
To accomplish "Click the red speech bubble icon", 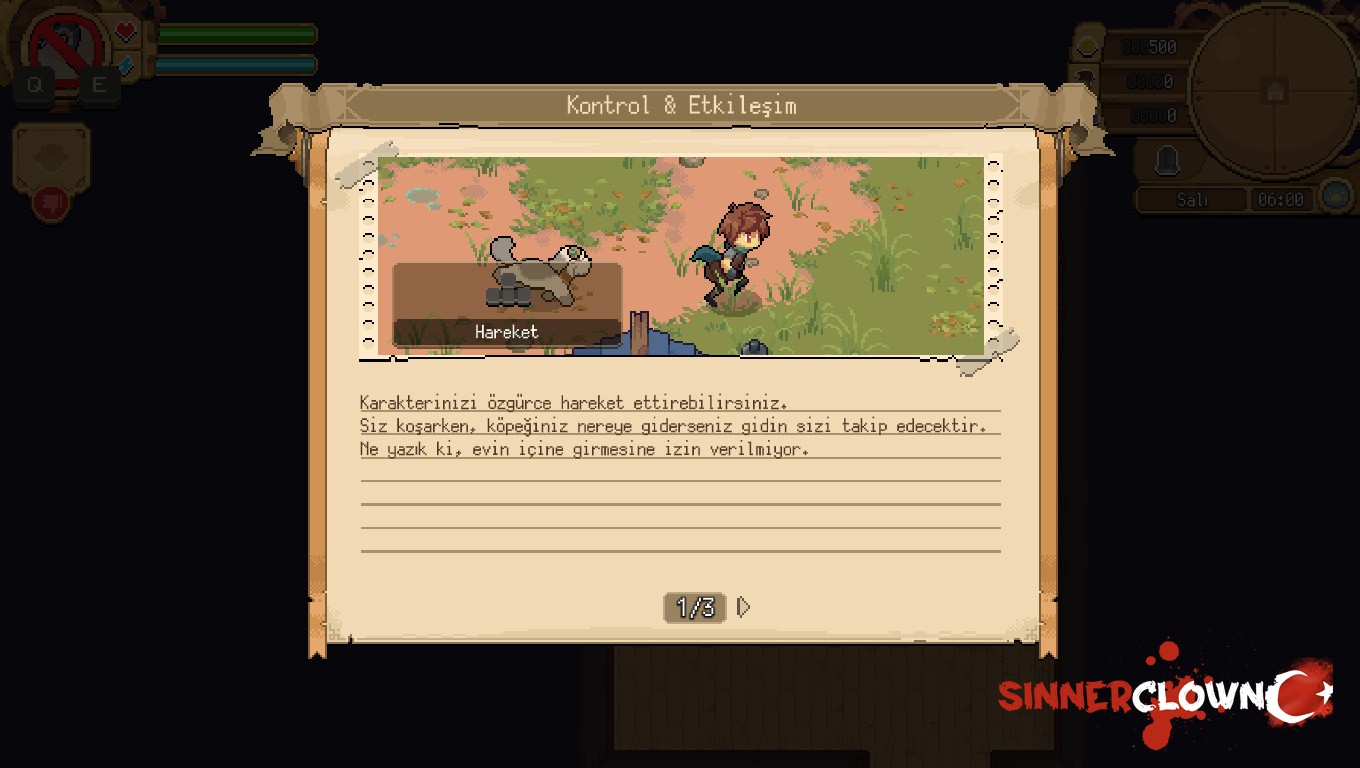I will [50, 204].
